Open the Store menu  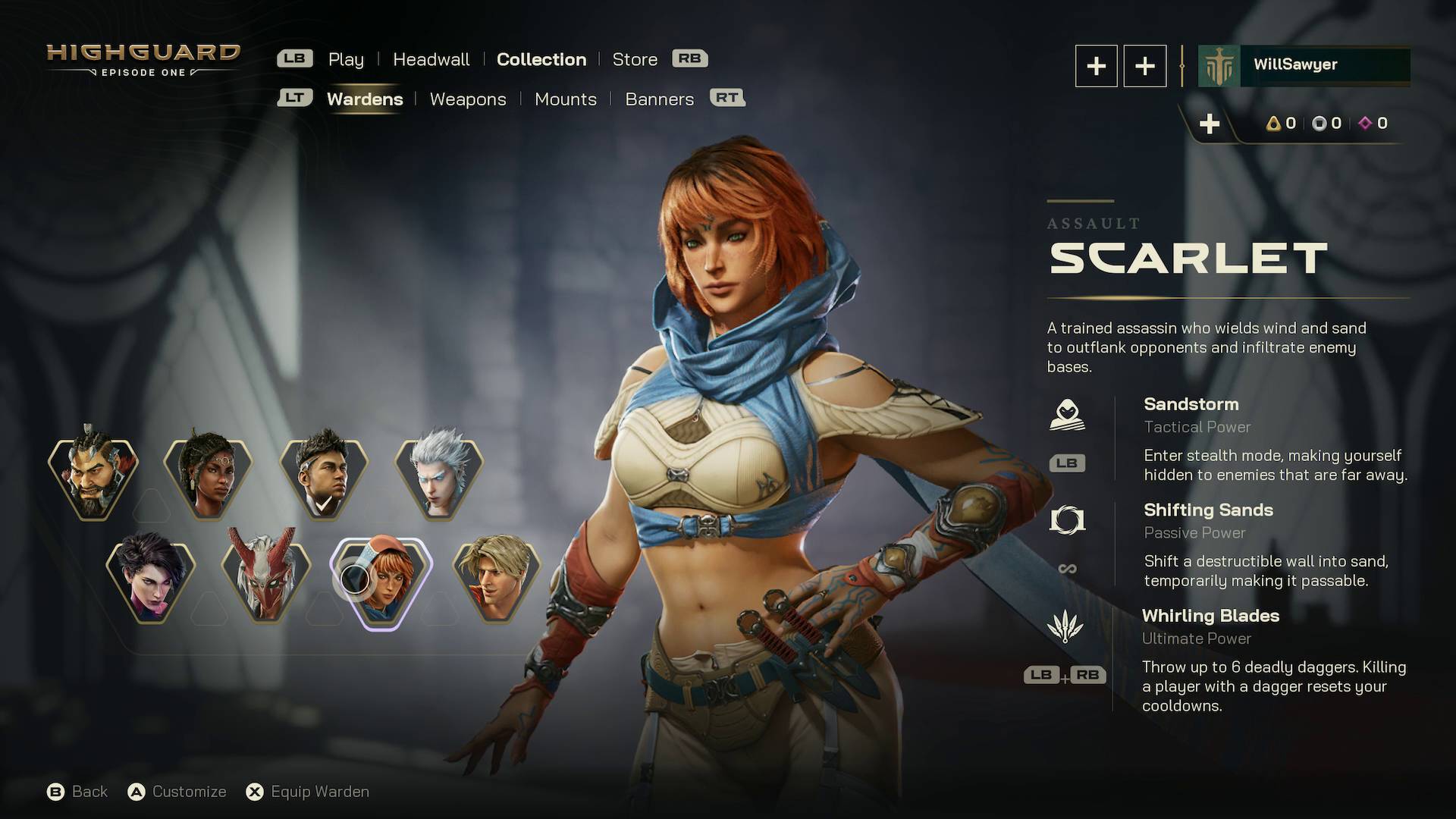pyautogui.click(x=635, y=59)
